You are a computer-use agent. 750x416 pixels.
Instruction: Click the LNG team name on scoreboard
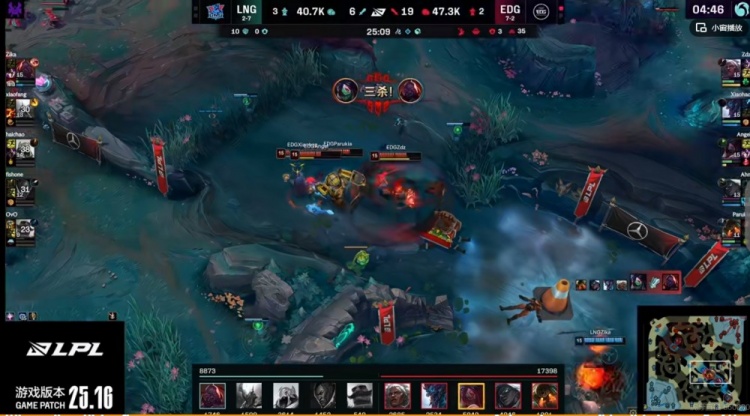tap(246, 10)
